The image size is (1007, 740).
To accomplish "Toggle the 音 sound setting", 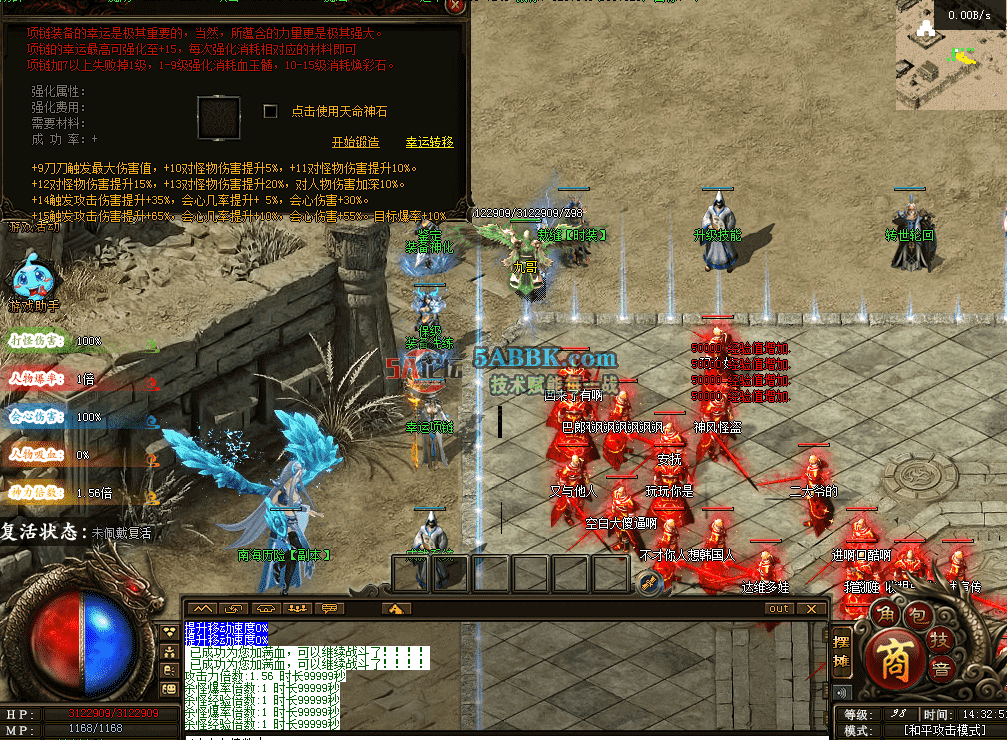I will pos(941,668).
